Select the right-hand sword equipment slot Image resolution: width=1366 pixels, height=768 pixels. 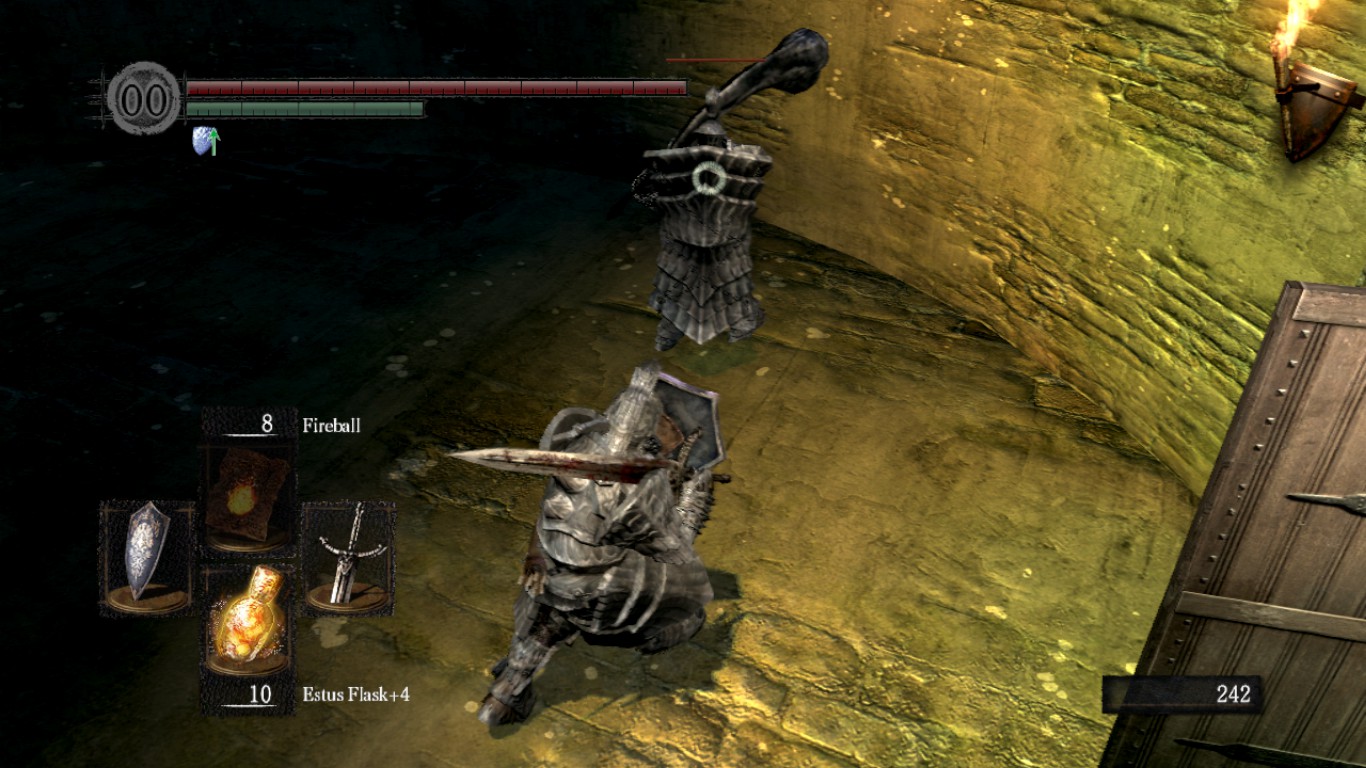pos(347,556)
